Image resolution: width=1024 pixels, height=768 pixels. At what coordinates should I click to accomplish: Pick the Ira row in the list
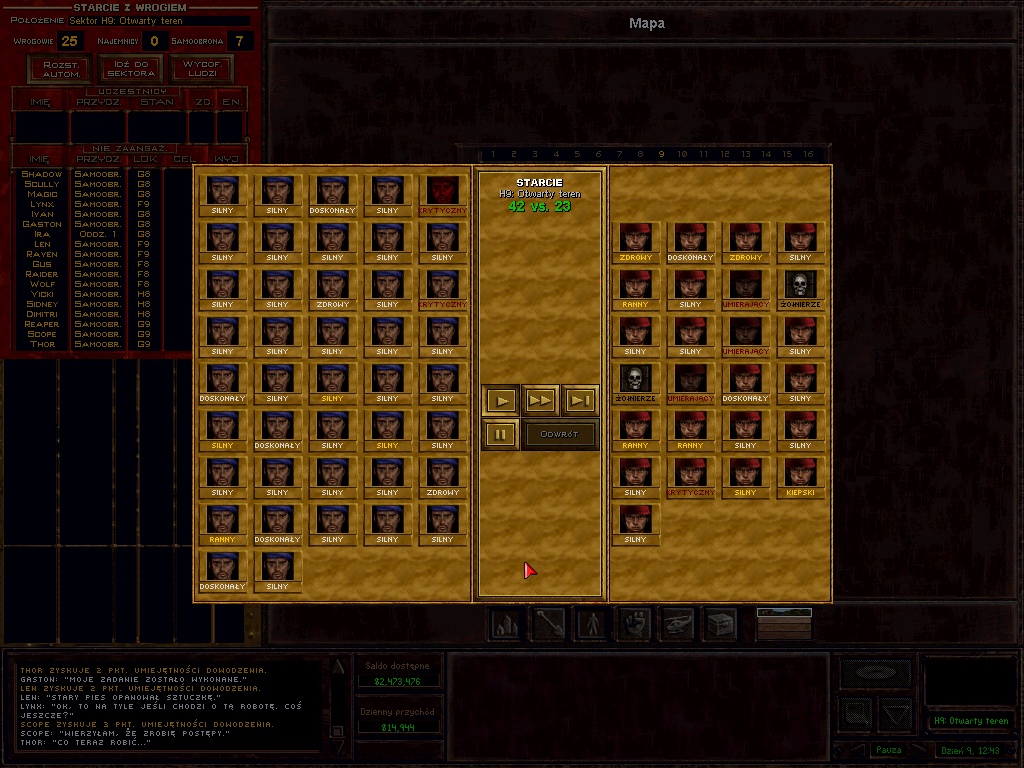(x=42, y=234)
